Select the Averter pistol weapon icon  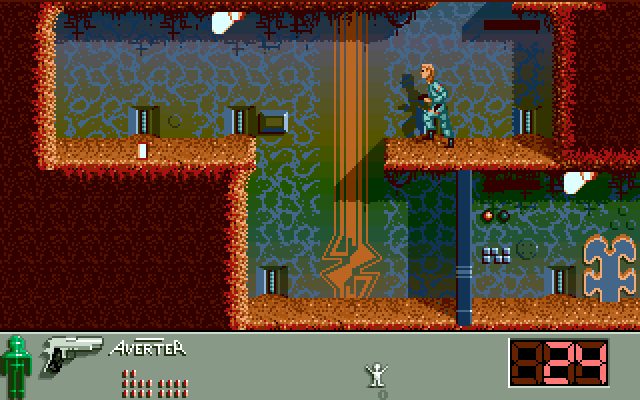pos(72,353)
